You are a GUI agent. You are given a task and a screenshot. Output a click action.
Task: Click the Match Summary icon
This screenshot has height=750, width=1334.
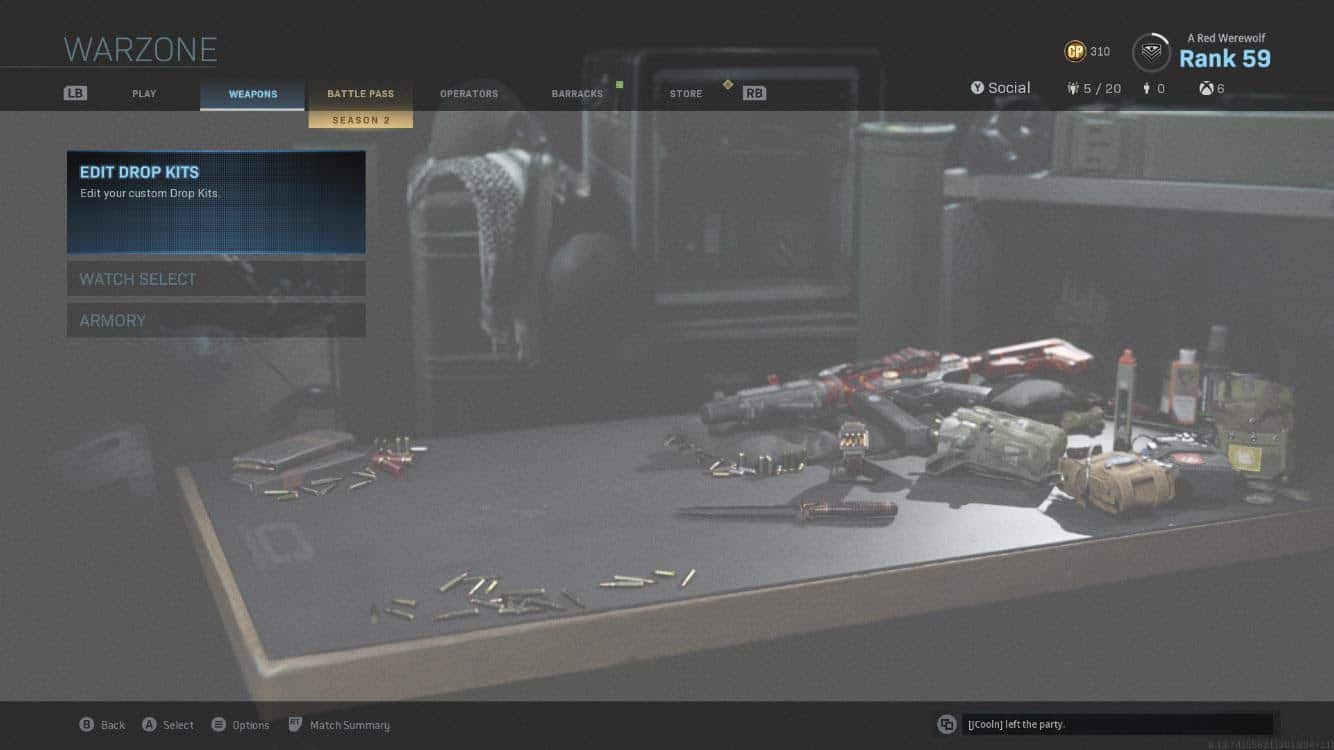tap(295, 724)
